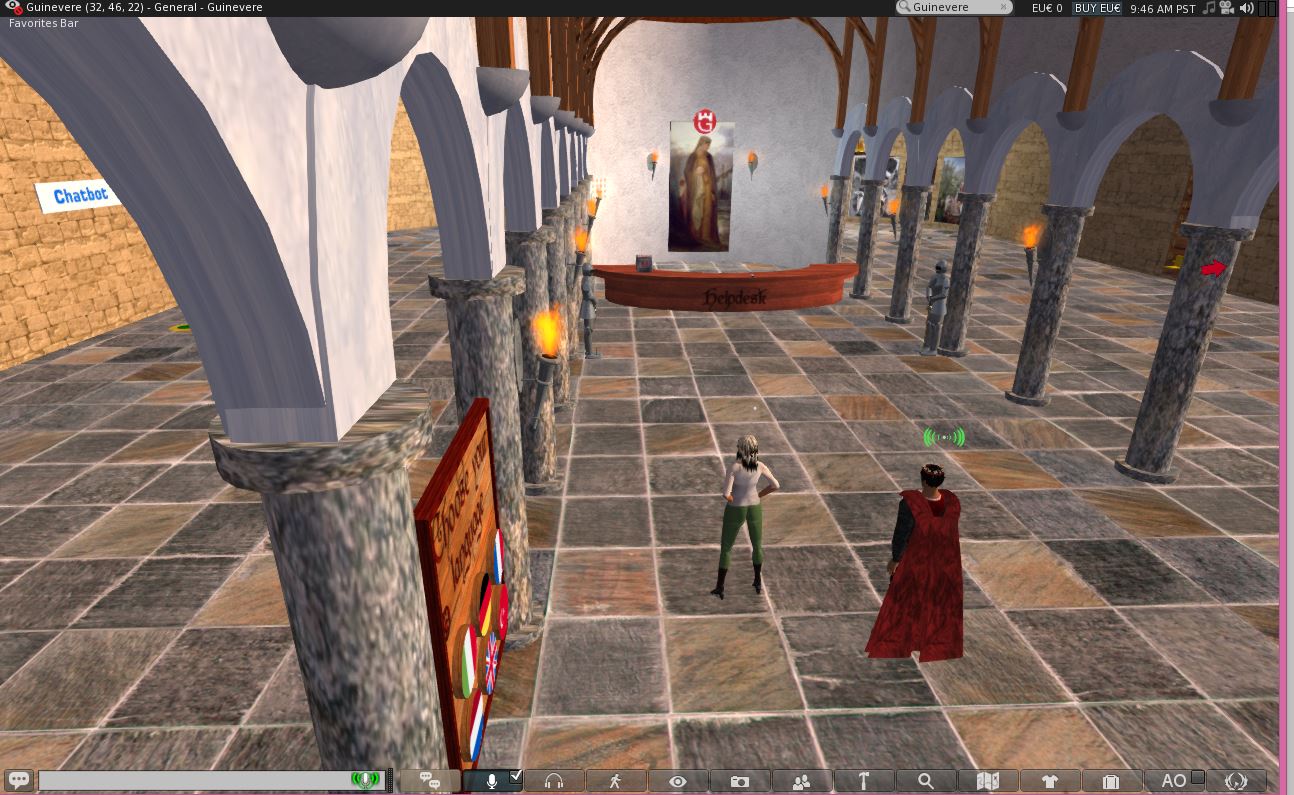Click the Guinevere search field in top bar
This screenshot has height=795, width=1294.
(x=955, y=8)
